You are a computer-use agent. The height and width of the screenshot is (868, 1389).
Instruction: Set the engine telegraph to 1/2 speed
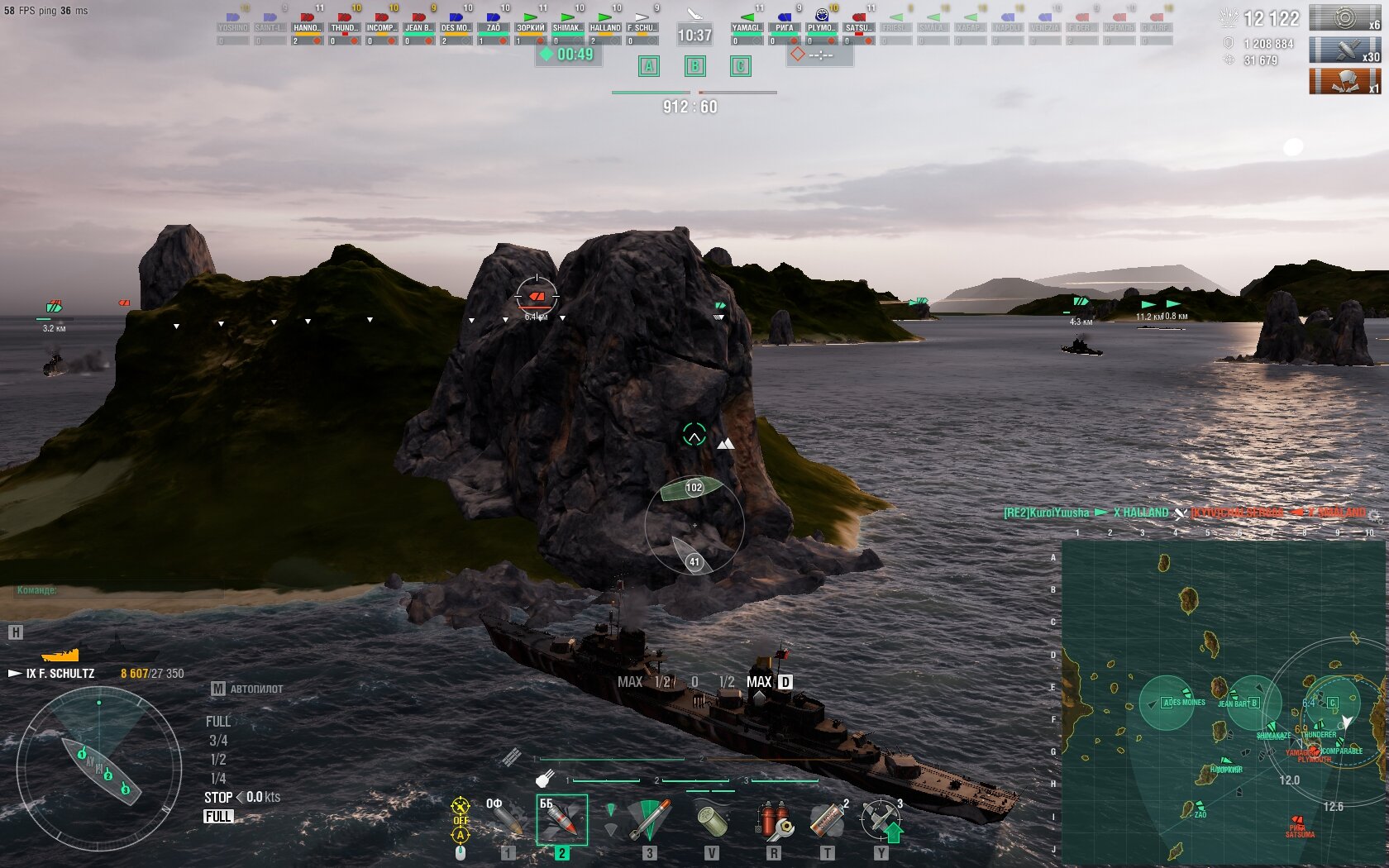pos(218,759)
